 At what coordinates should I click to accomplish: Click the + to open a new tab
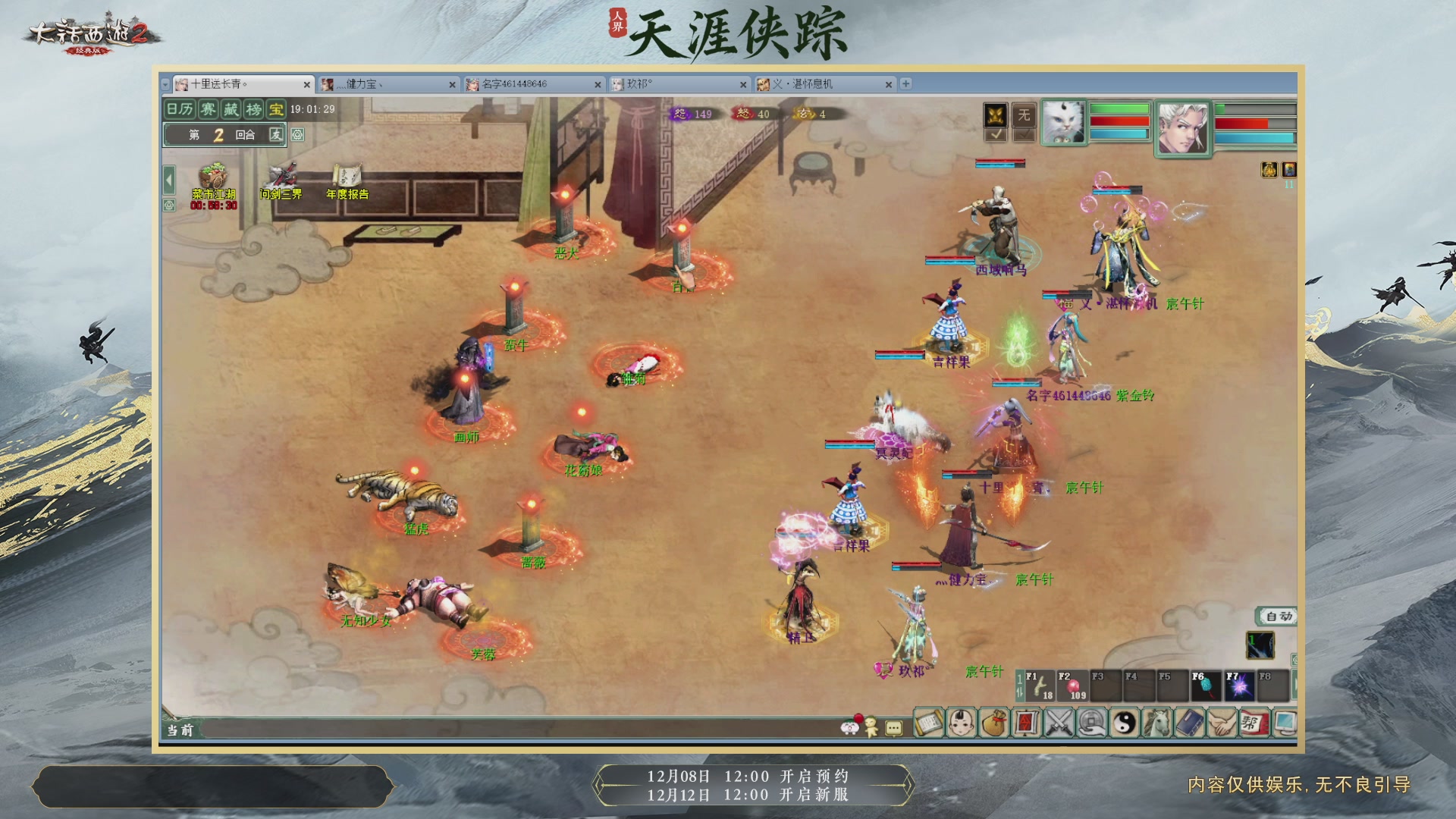point(905,85)
